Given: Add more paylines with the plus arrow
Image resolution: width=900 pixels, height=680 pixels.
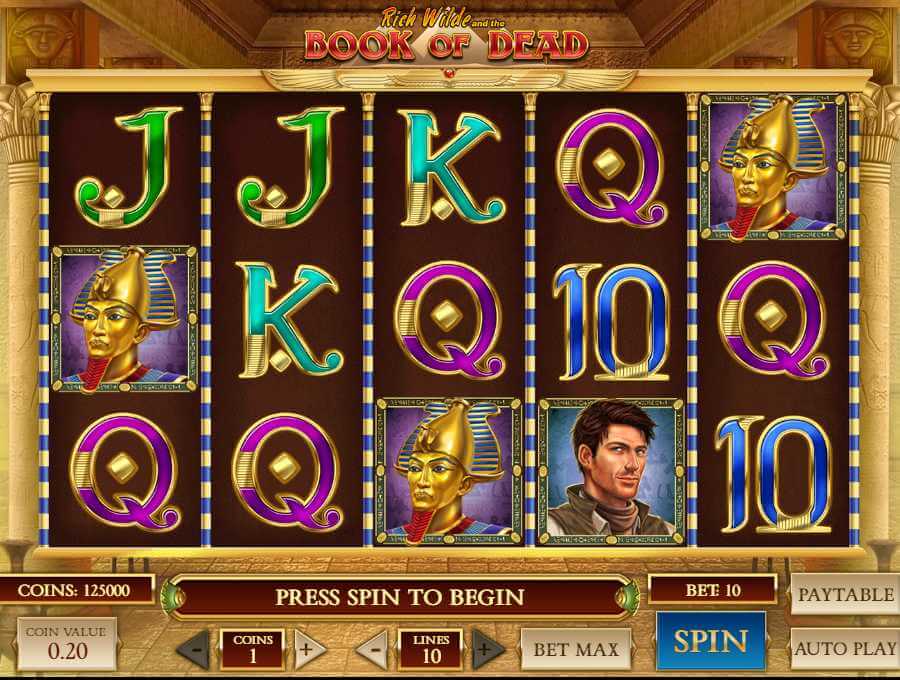Looking at the screenshot, I should tap(487, 649).
